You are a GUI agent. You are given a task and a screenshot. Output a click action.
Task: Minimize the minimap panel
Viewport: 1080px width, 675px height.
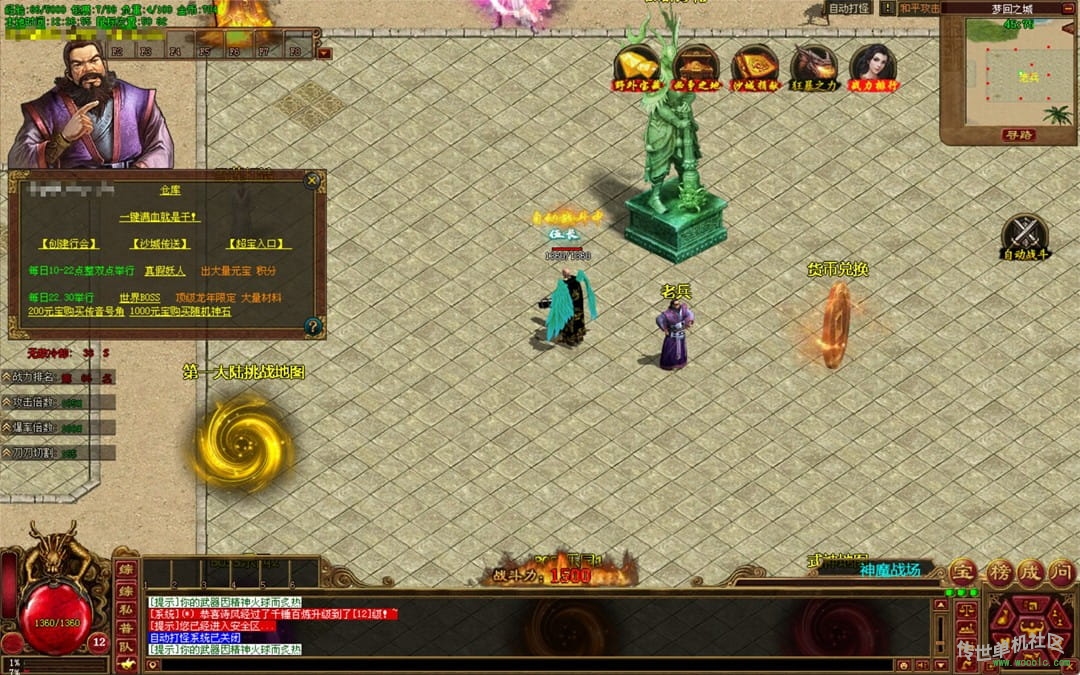click(x=1065, y=8)
